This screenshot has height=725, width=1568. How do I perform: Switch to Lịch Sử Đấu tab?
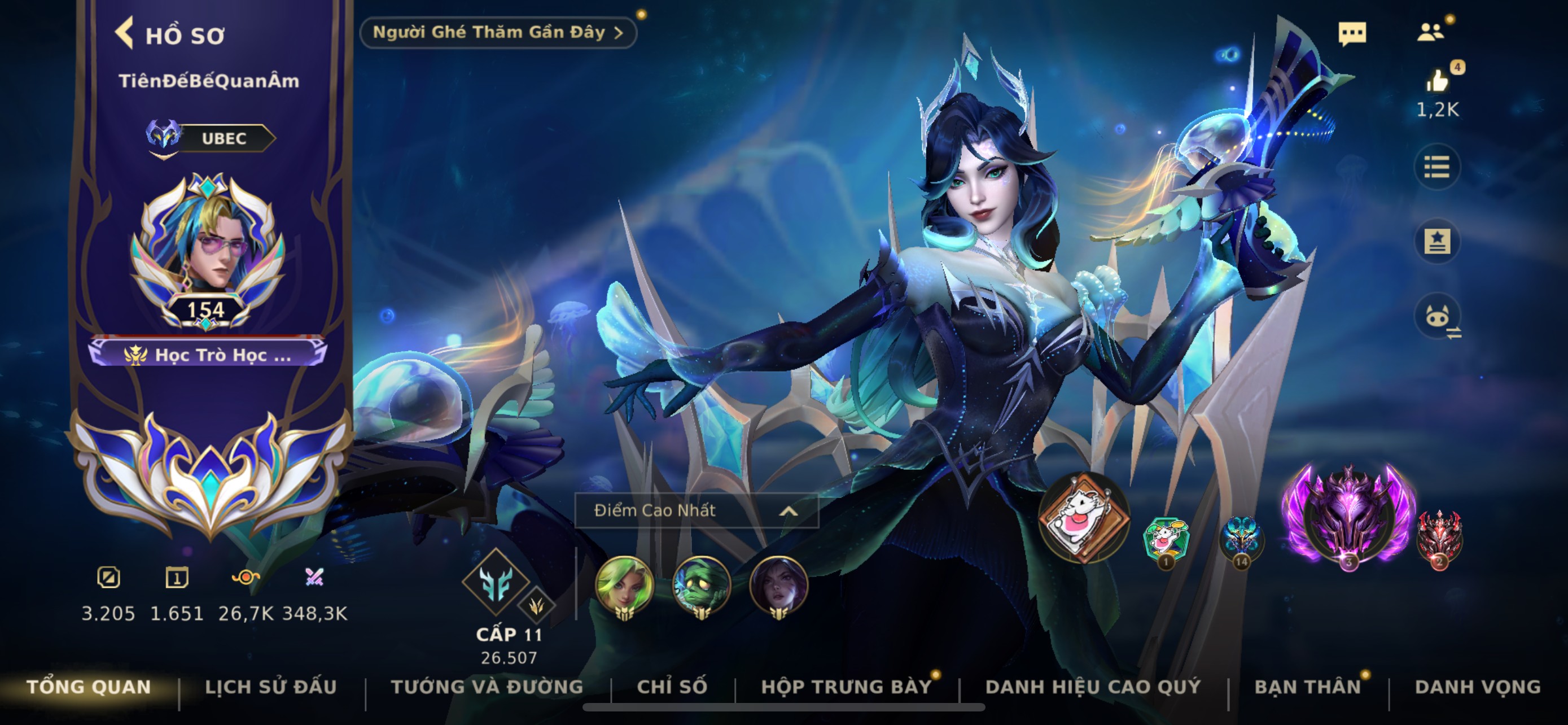click(271, 687)
